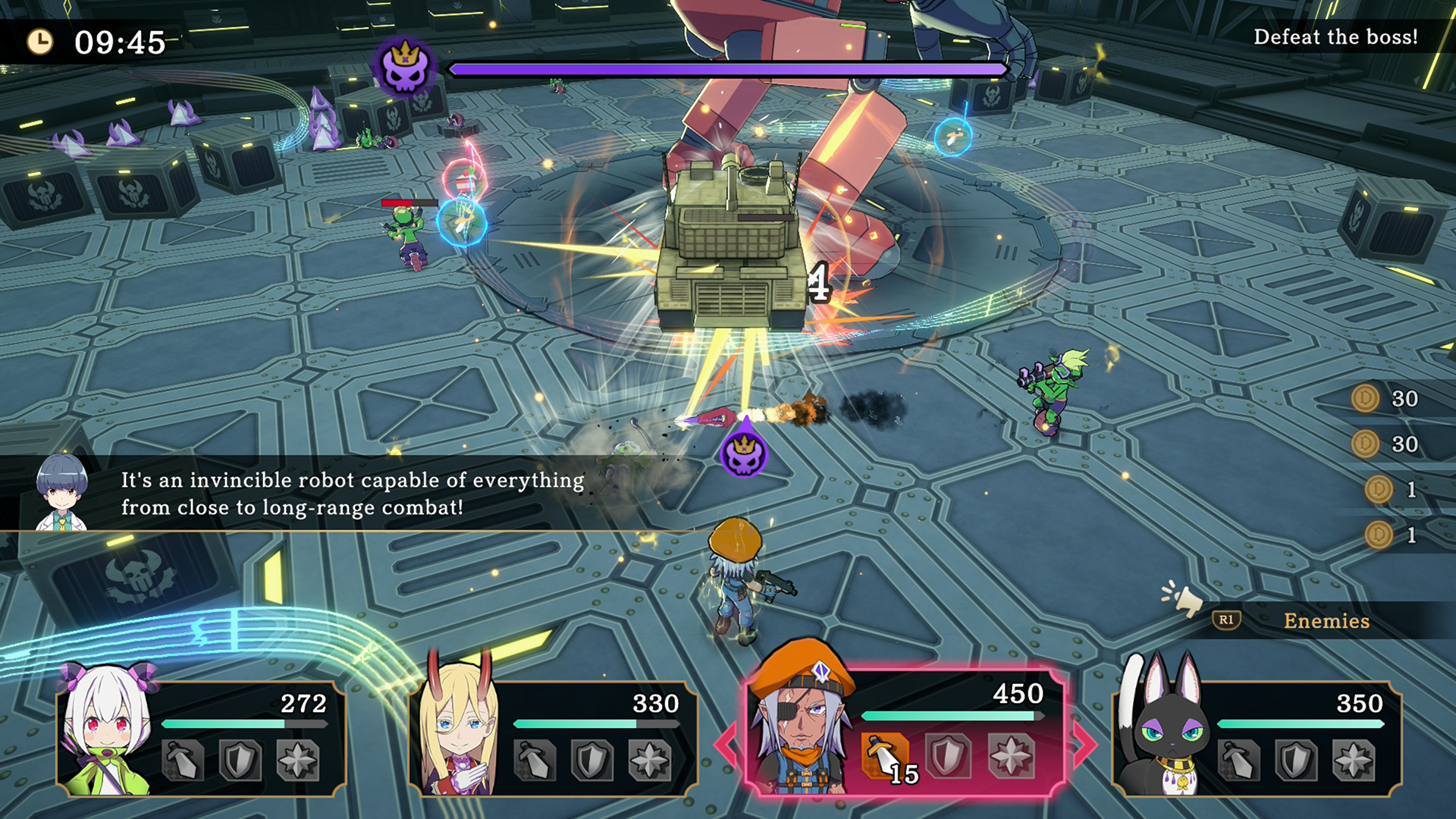
Task: Click the blonde horned girl's star skill icon
Action: coord(650,760)
